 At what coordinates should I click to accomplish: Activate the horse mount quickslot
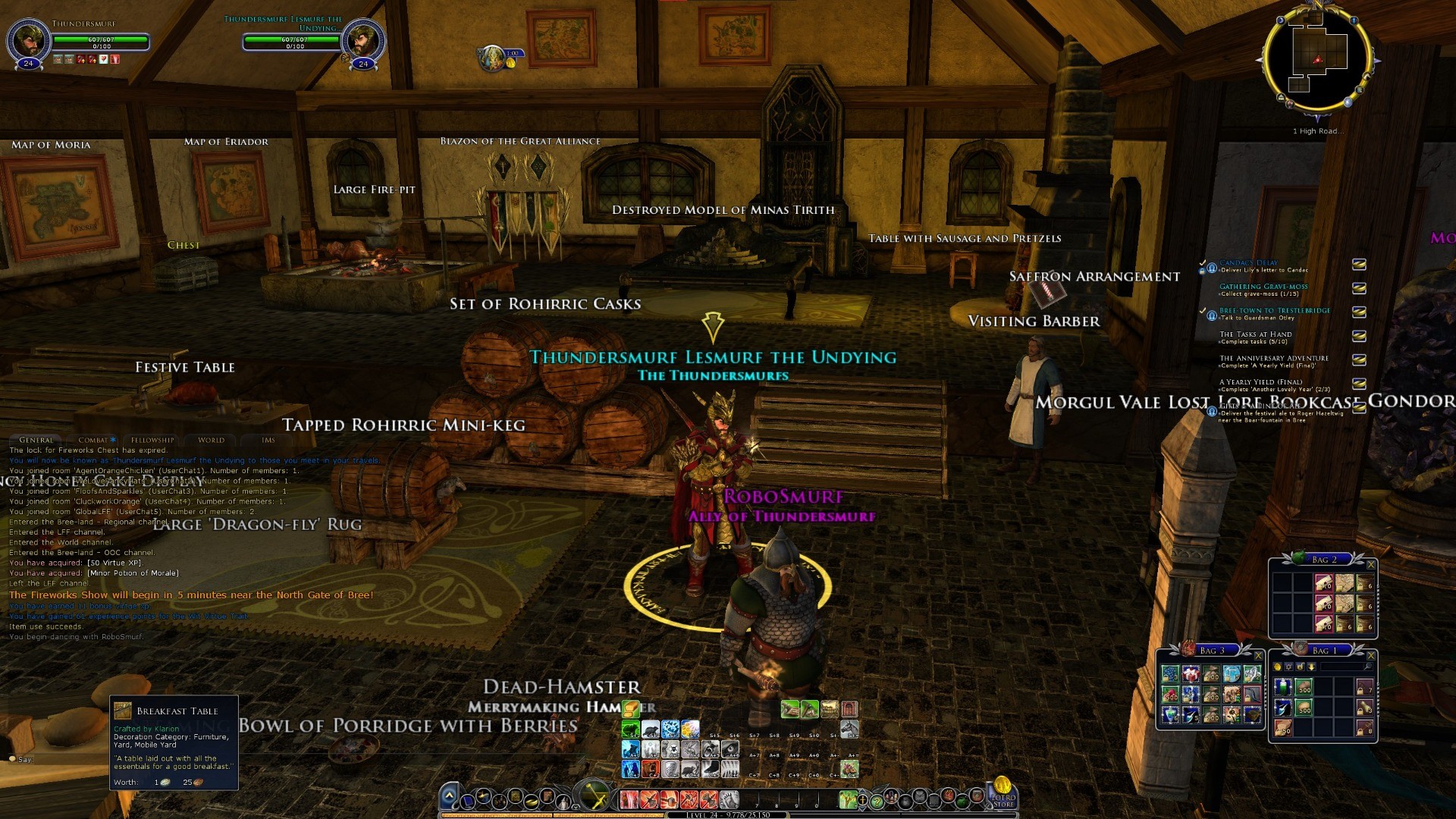pyautogui.click(x=849, y=730)
